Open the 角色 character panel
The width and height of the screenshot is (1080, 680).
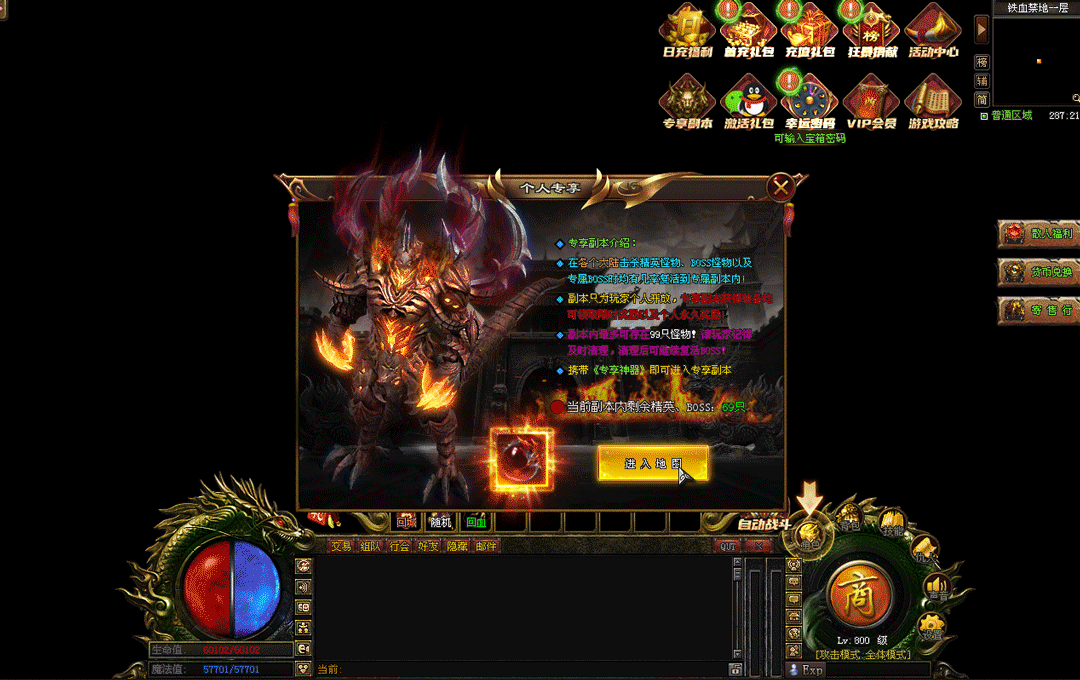[x=809, y=538]
